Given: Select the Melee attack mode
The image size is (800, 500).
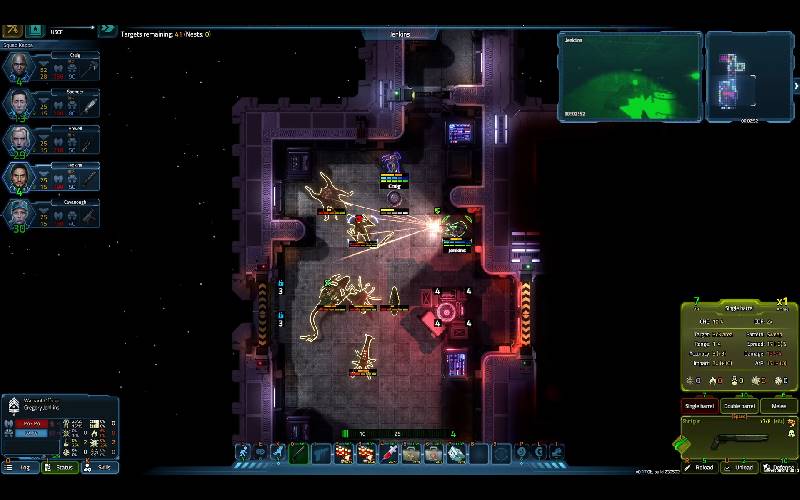Looking at the screenshot, I should point(778,406).
